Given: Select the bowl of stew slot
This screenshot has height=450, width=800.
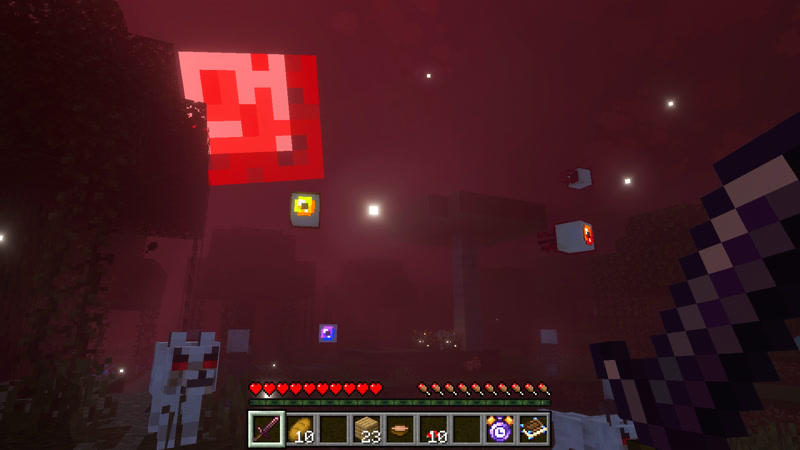Looking at the screenshot, I should coord(400,429).
